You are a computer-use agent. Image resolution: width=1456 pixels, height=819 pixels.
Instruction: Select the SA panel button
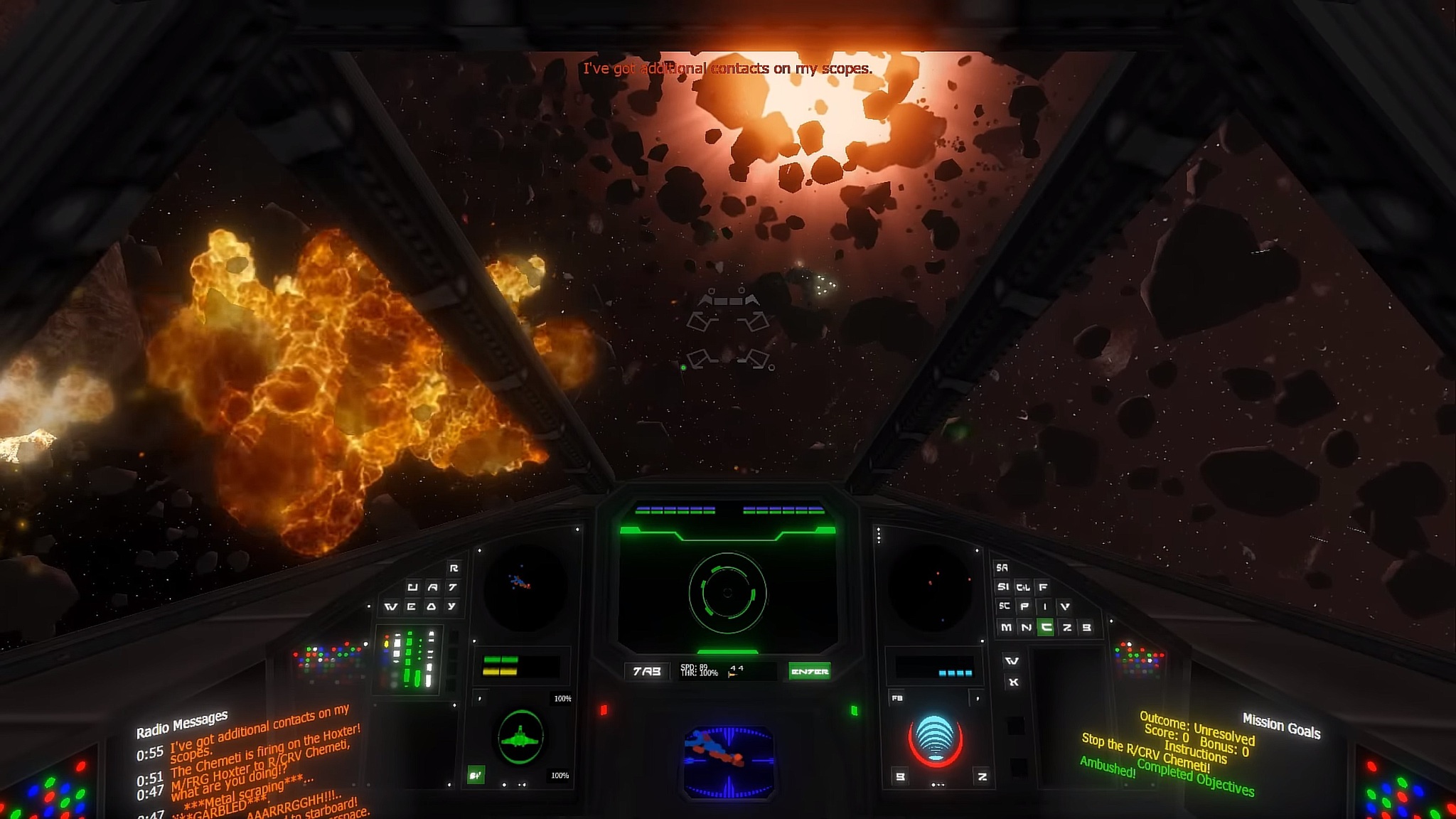(1002, 567)
